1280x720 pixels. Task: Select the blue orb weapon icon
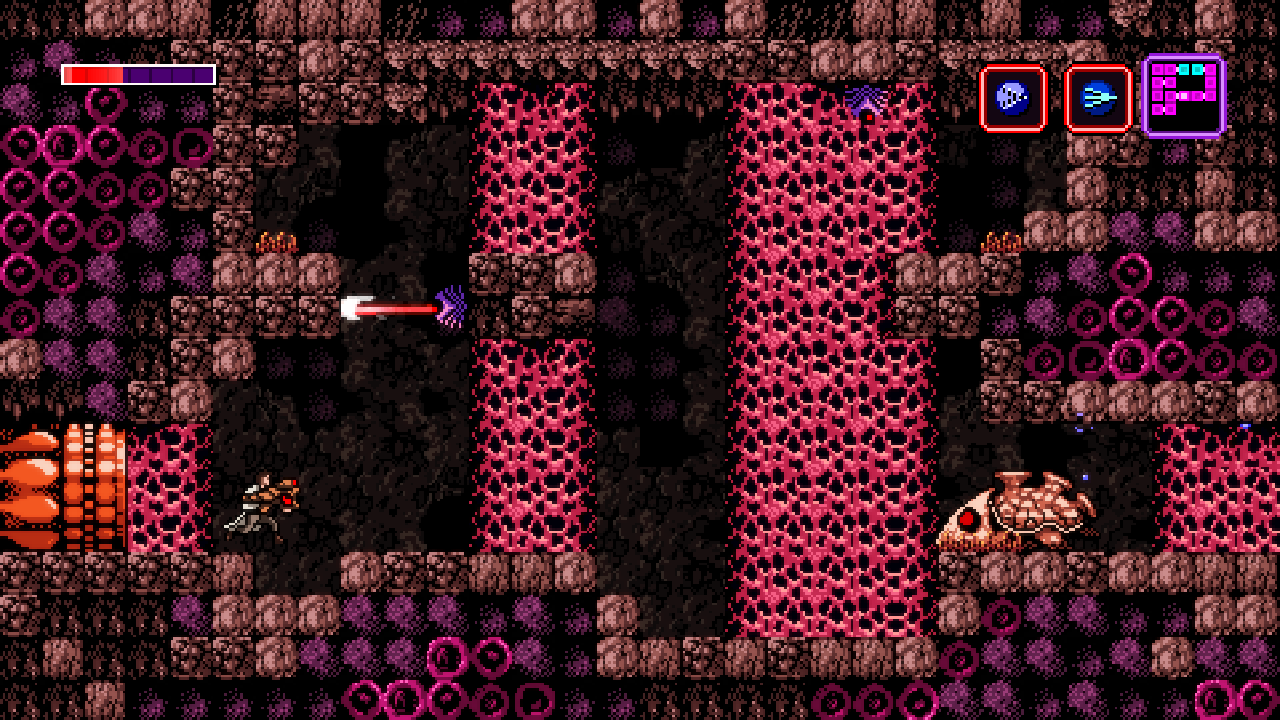tap(1013, 98)
